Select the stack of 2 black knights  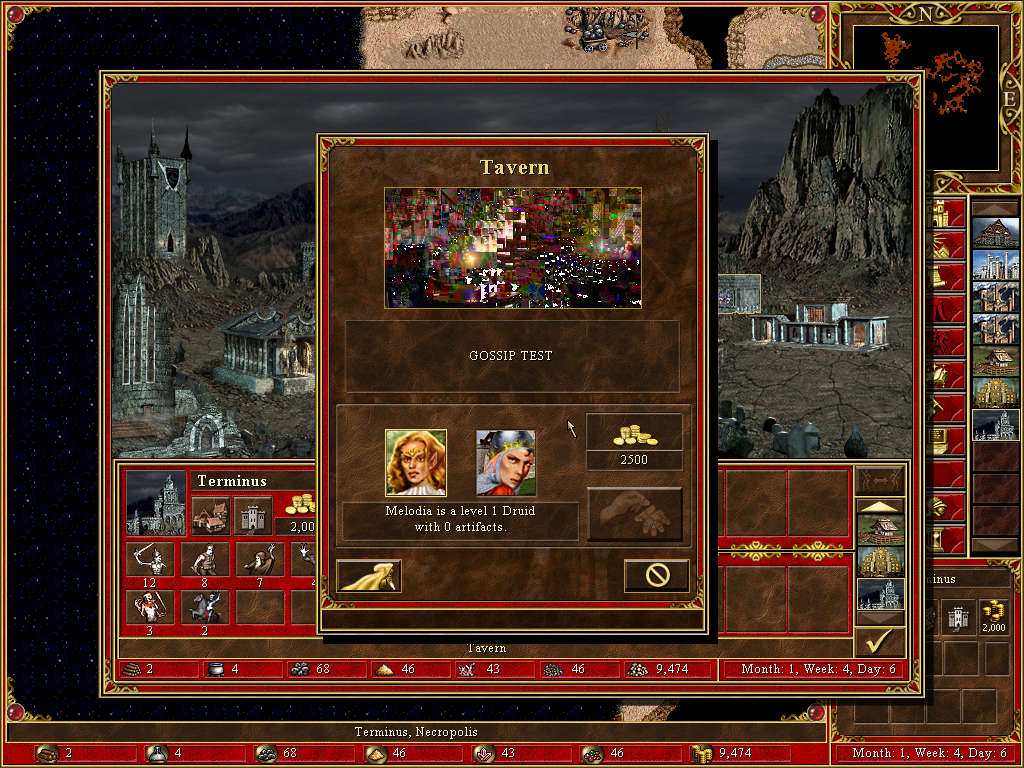[x=205, y=607]
